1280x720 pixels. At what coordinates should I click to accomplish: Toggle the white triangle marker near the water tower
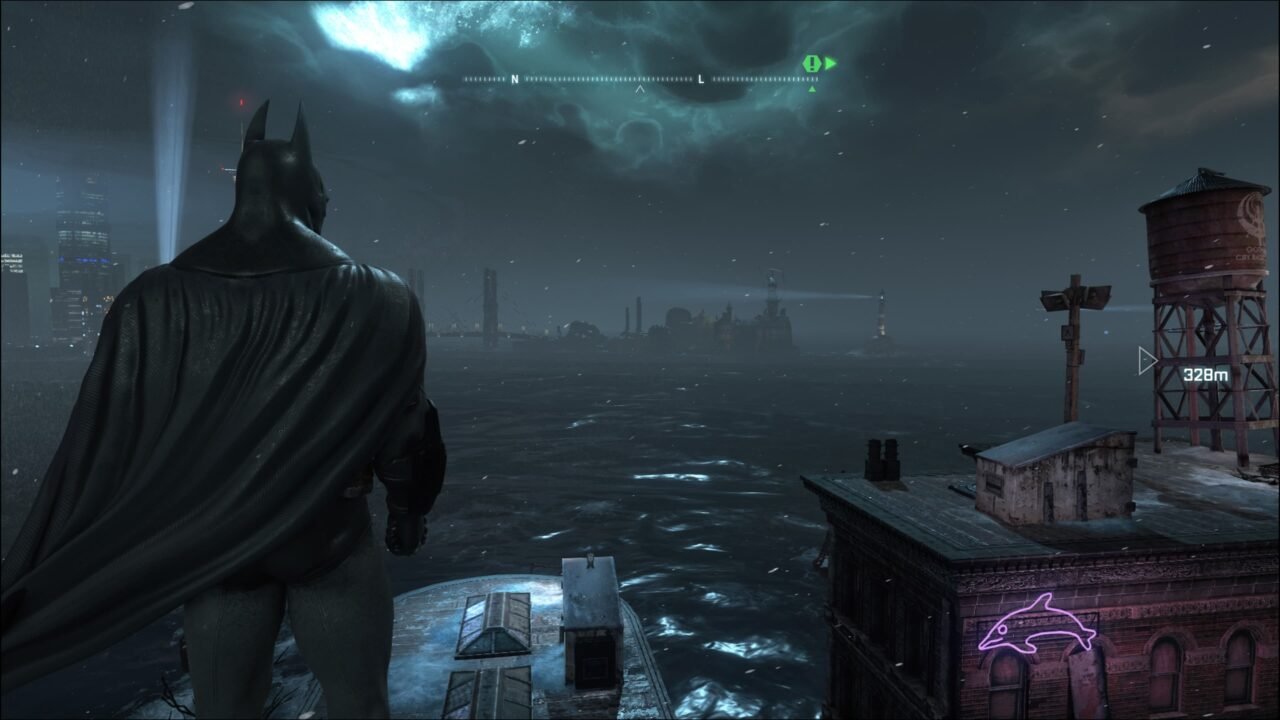[x=1146, y=360]
